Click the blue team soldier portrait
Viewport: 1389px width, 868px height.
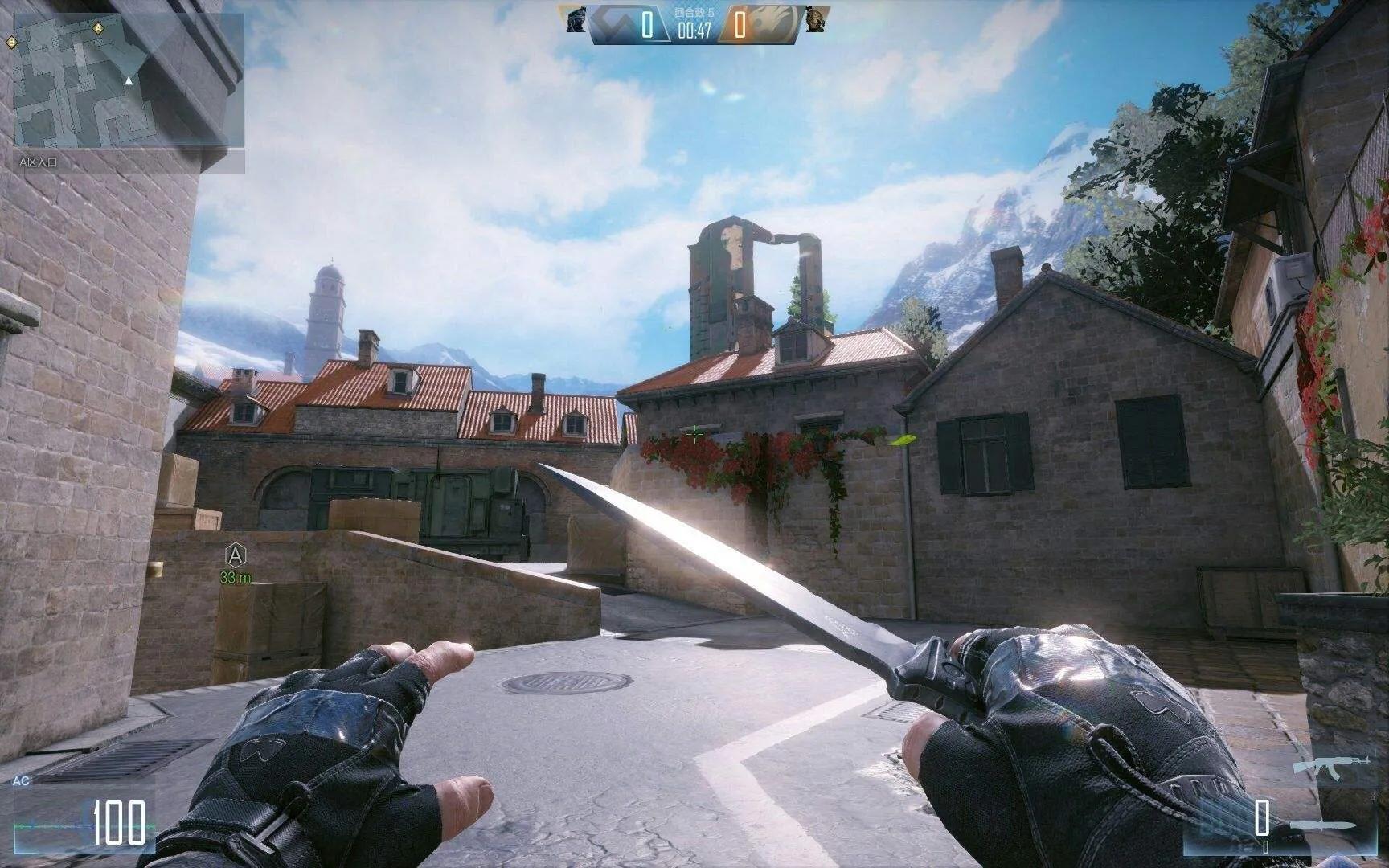tap(576, 19)
